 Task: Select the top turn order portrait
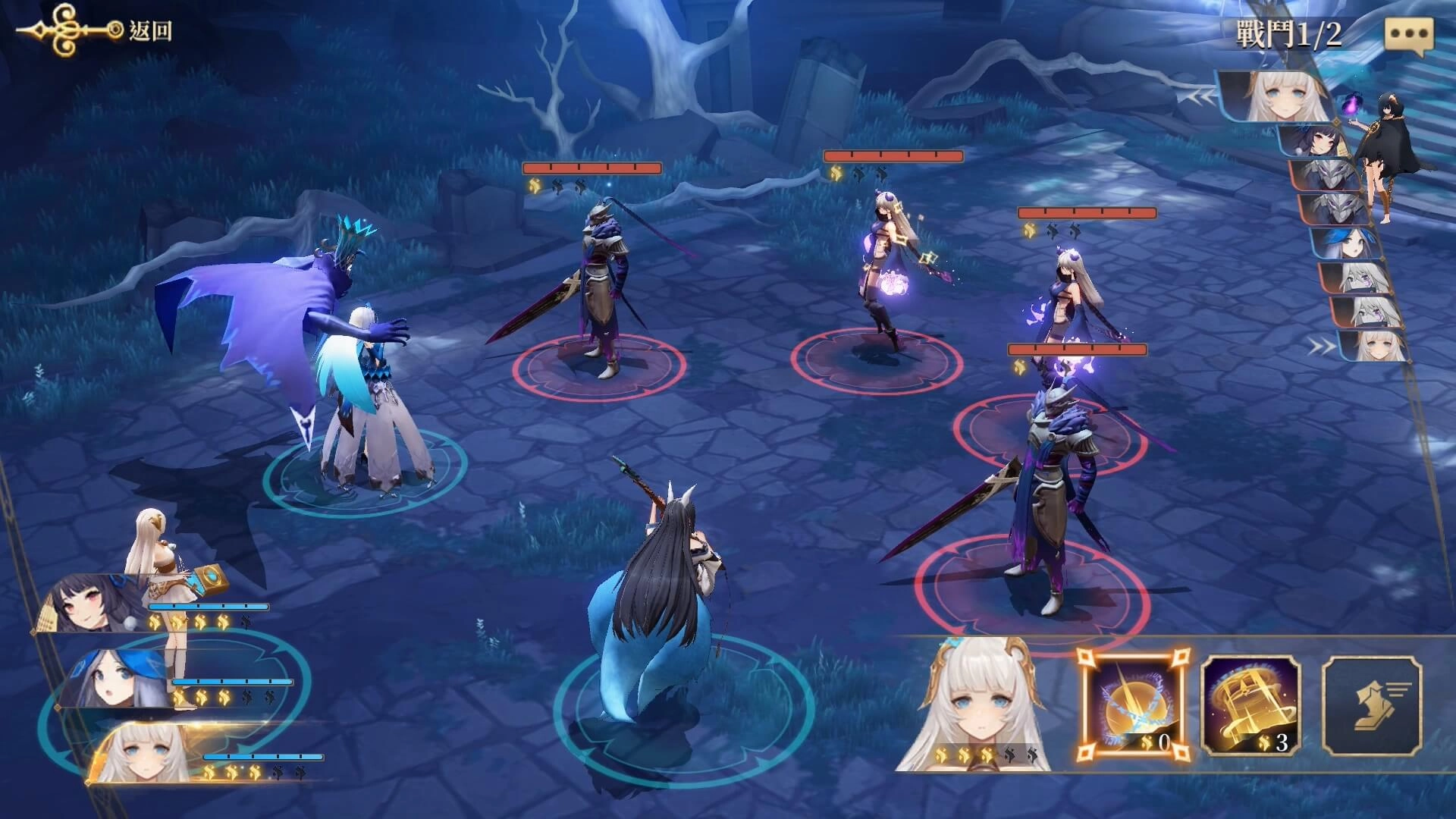[1274, 97]
